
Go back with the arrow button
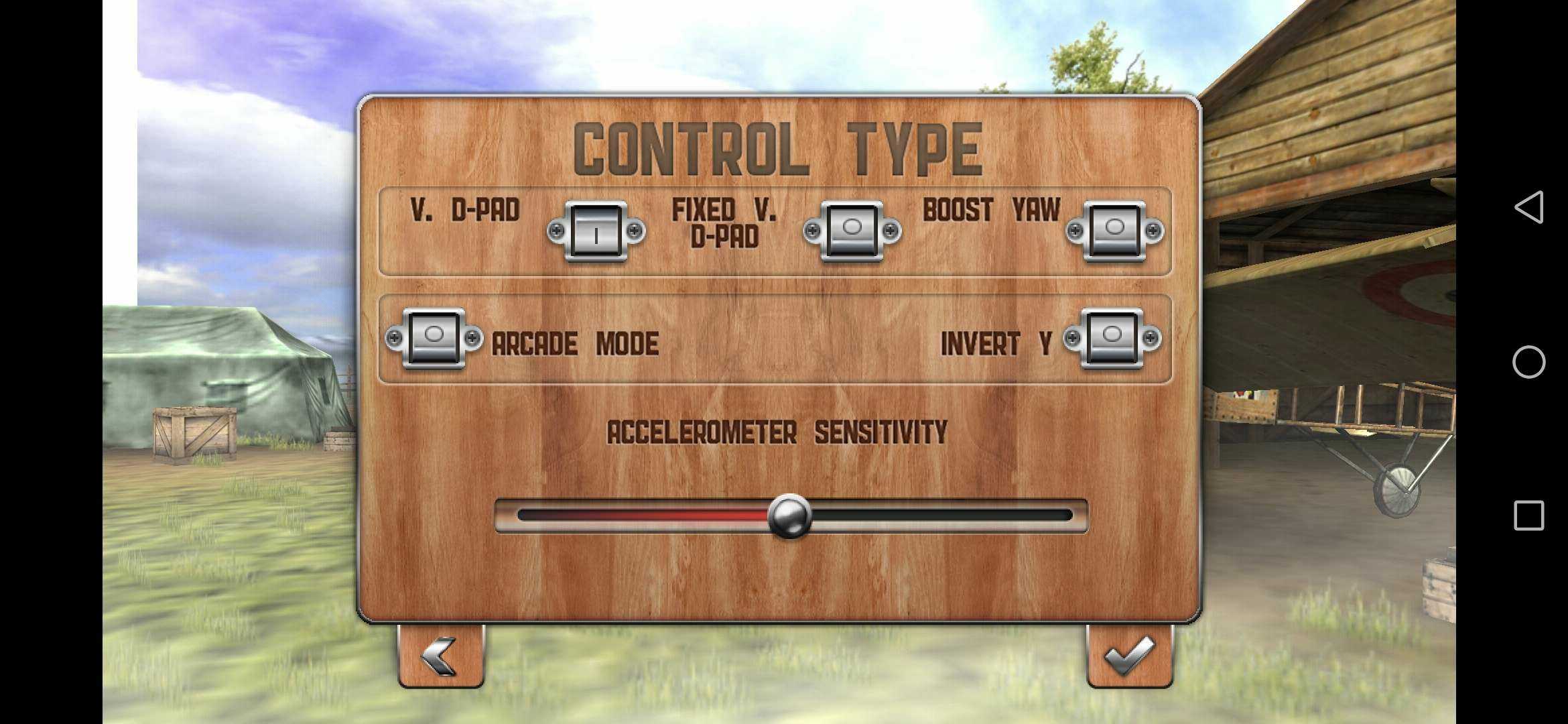[440, 656]
